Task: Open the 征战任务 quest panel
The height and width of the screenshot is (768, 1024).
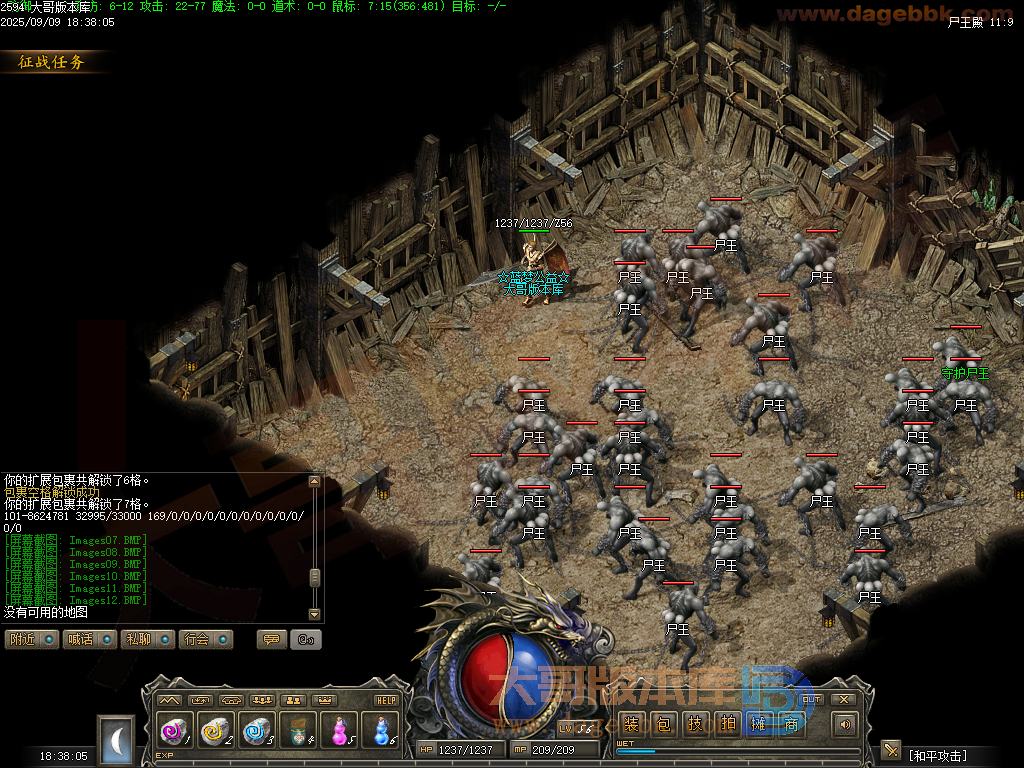Action: point(53,62)
